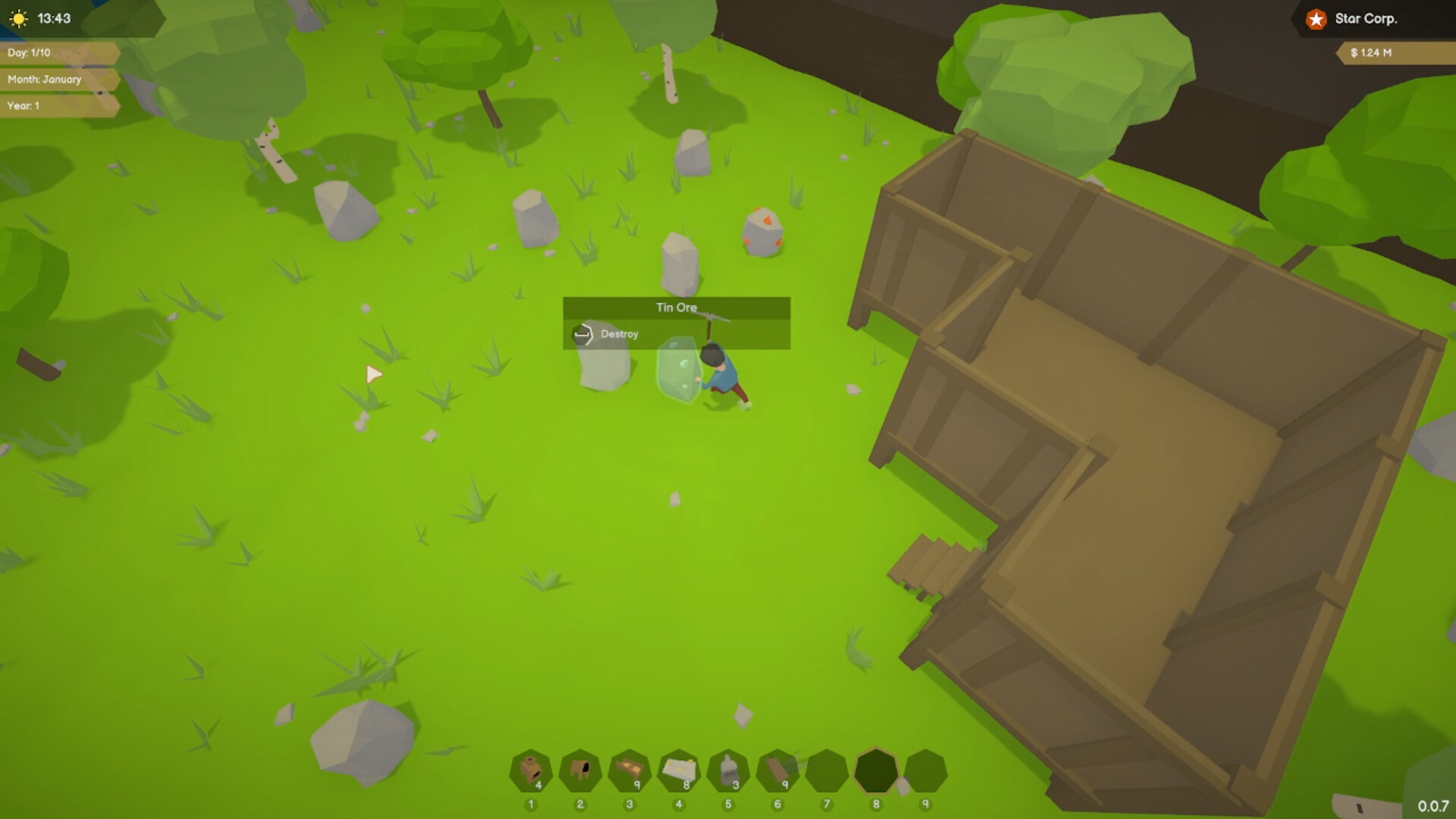Screen dimensions: 1456x819
Task: Select the water bottle in hotbar slot 5
Action: (728, 768)
